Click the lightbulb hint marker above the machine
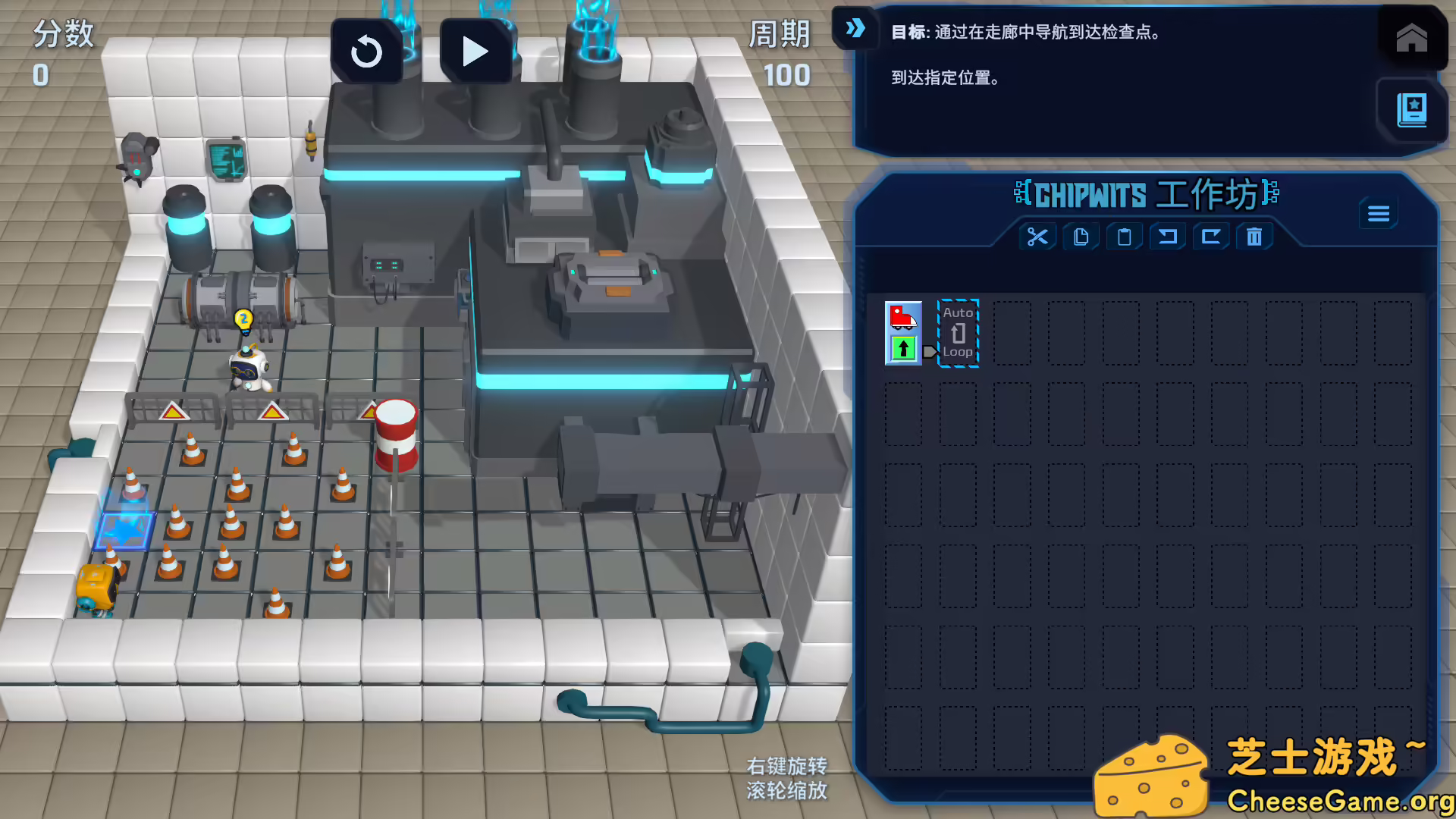This screenshot has width=1456, height=819. 244,320
